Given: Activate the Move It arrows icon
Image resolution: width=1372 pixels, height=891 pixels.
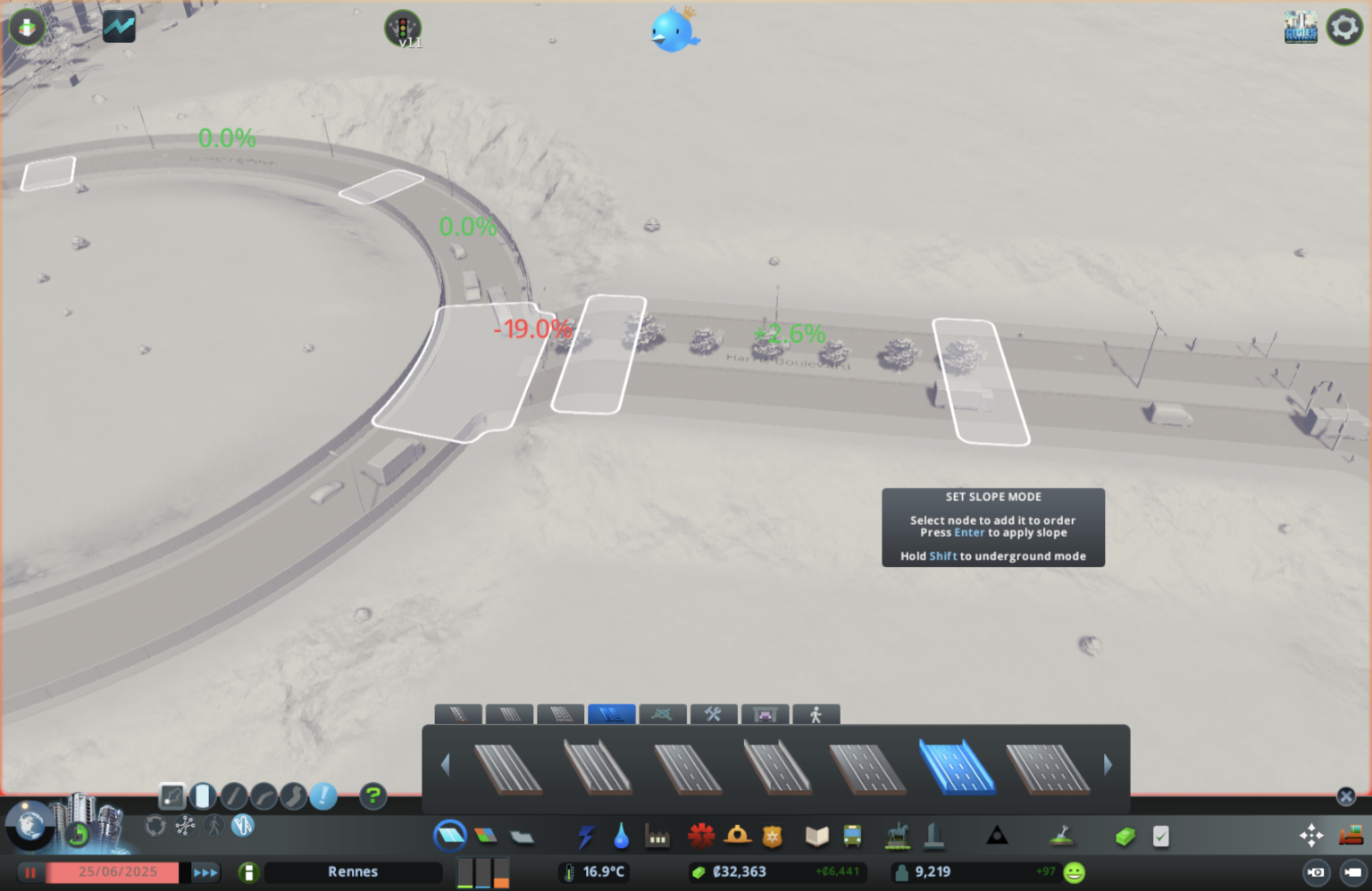Looking at the screenshot, I should tap(1311, 836).
